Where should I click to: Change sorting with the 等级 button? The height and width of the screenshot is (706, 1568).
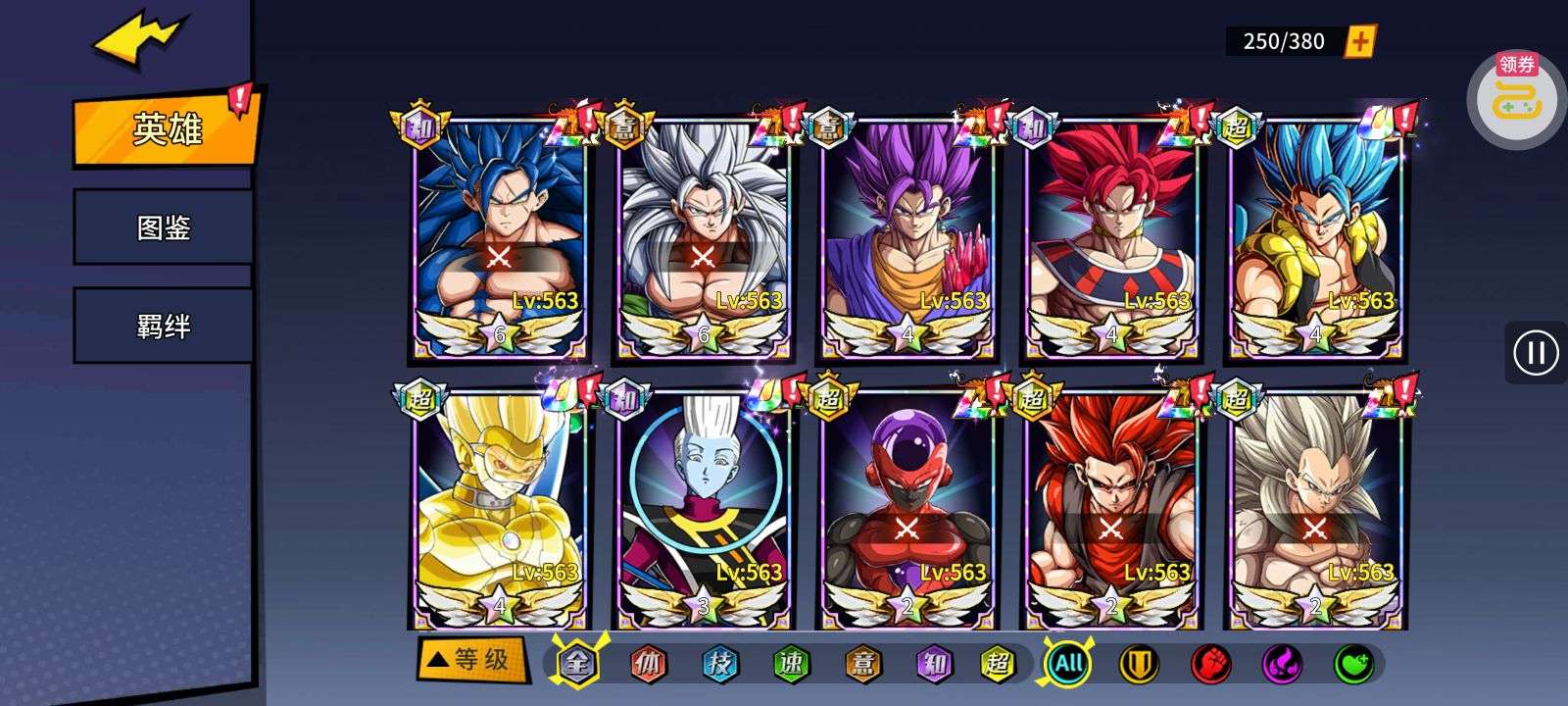pyautogui.click(x=471, y=660)
